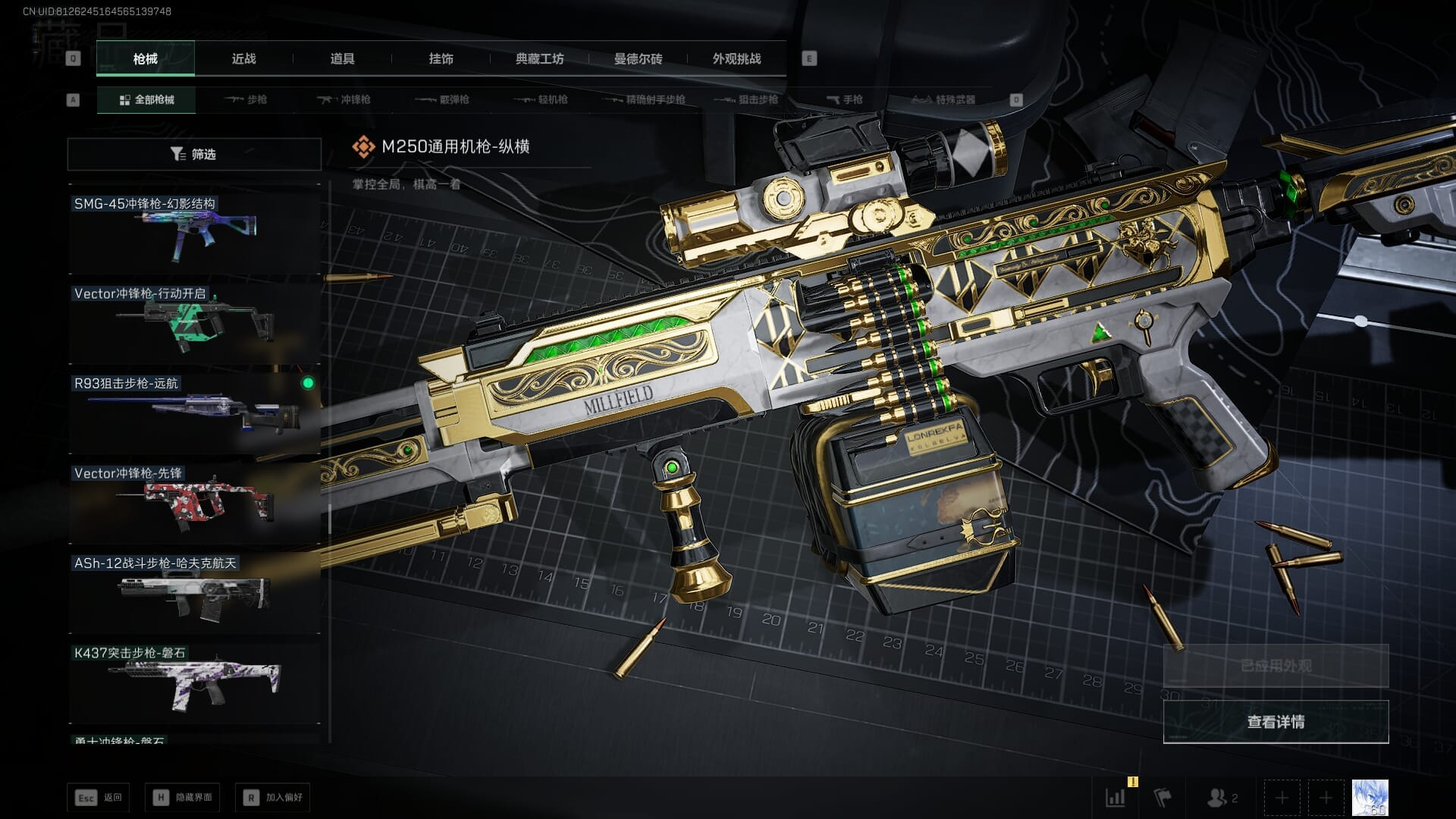The height and width of the screenshot is (819, 1456).
Task: Open the player avatar profile
Action: click(x=1370, y=797)
